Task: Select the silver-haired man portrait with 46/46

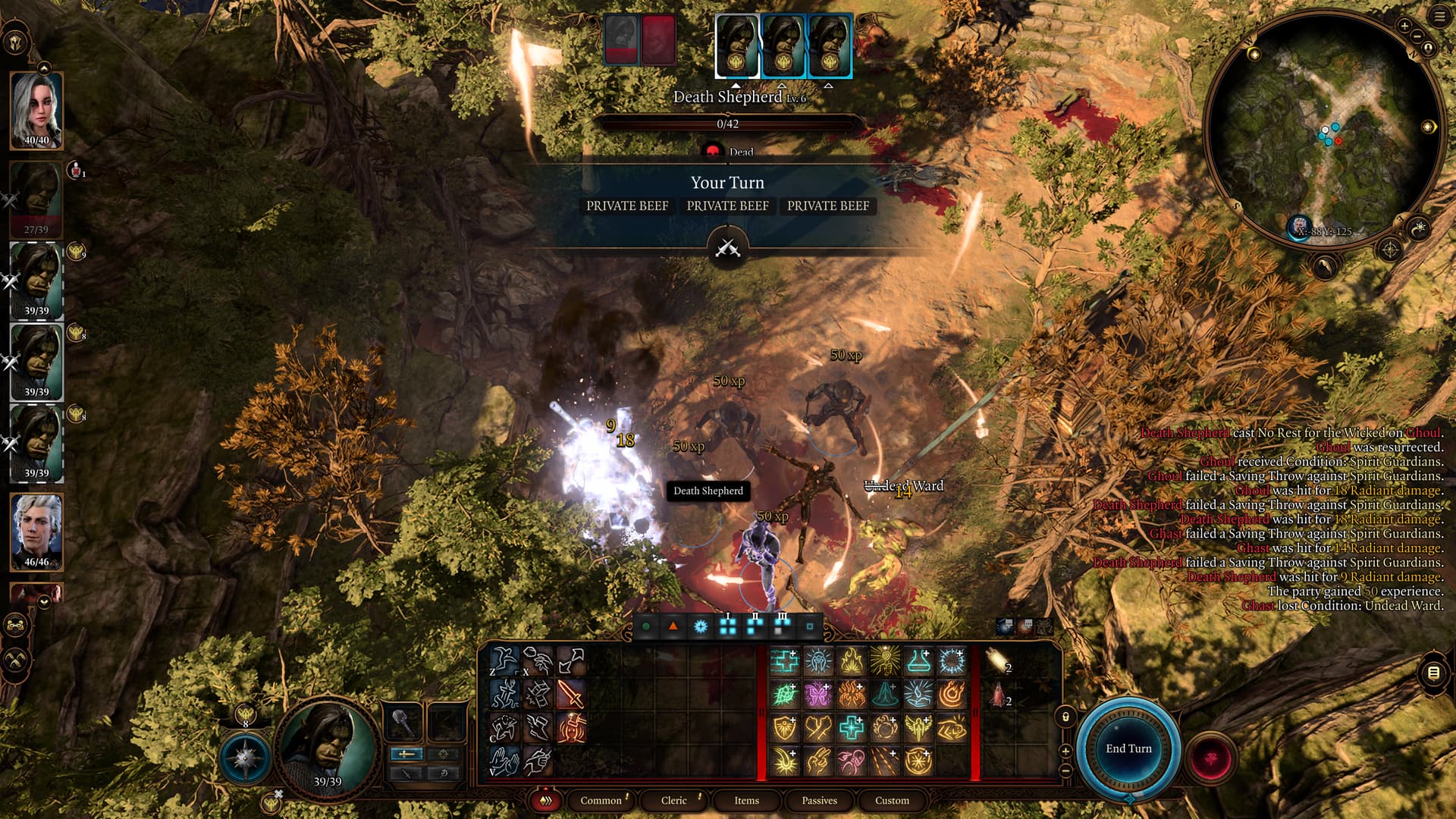Action: tap(36, 531)
